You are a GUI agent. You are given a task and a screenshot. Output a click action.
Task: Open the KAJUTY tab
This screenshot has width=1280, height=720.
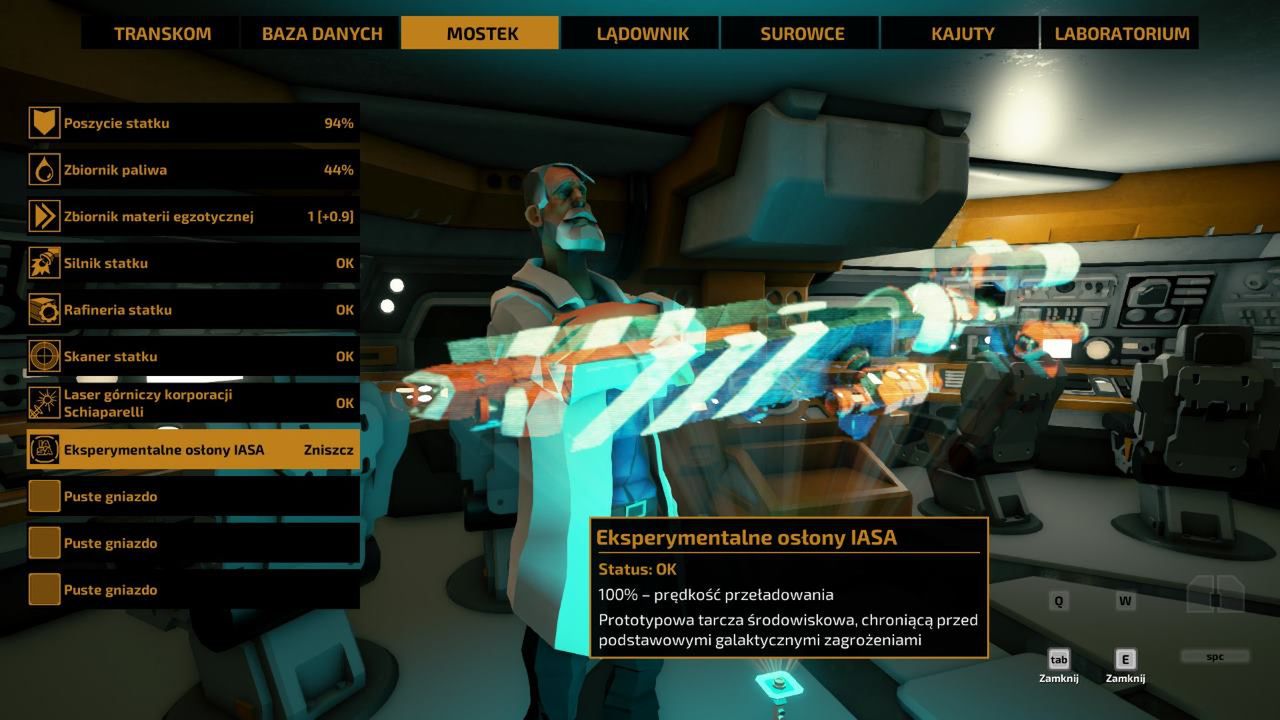(962, 33)
